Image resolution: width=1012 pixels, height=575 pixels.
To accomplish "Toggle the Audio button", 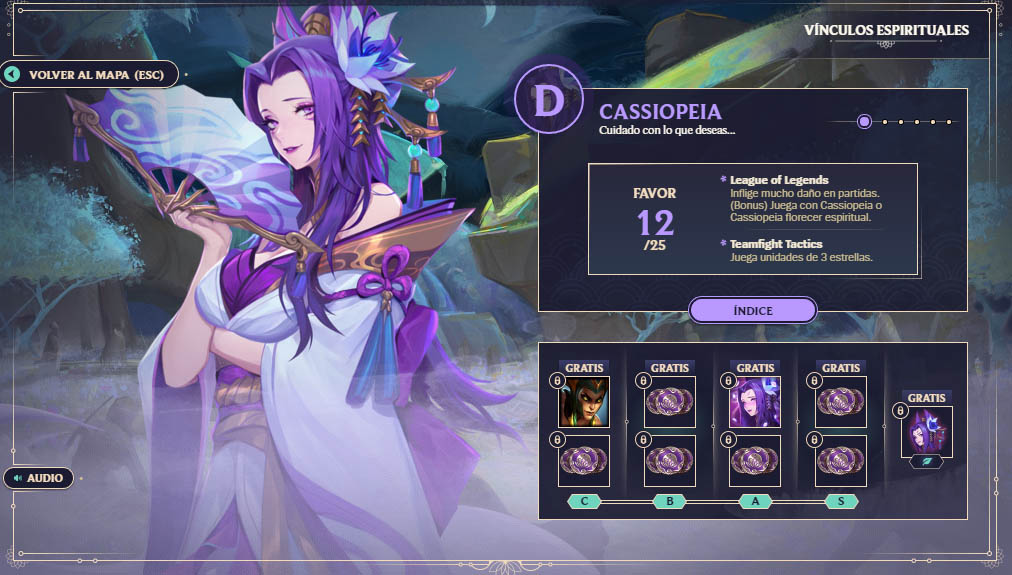I will (x=40, y=478).
